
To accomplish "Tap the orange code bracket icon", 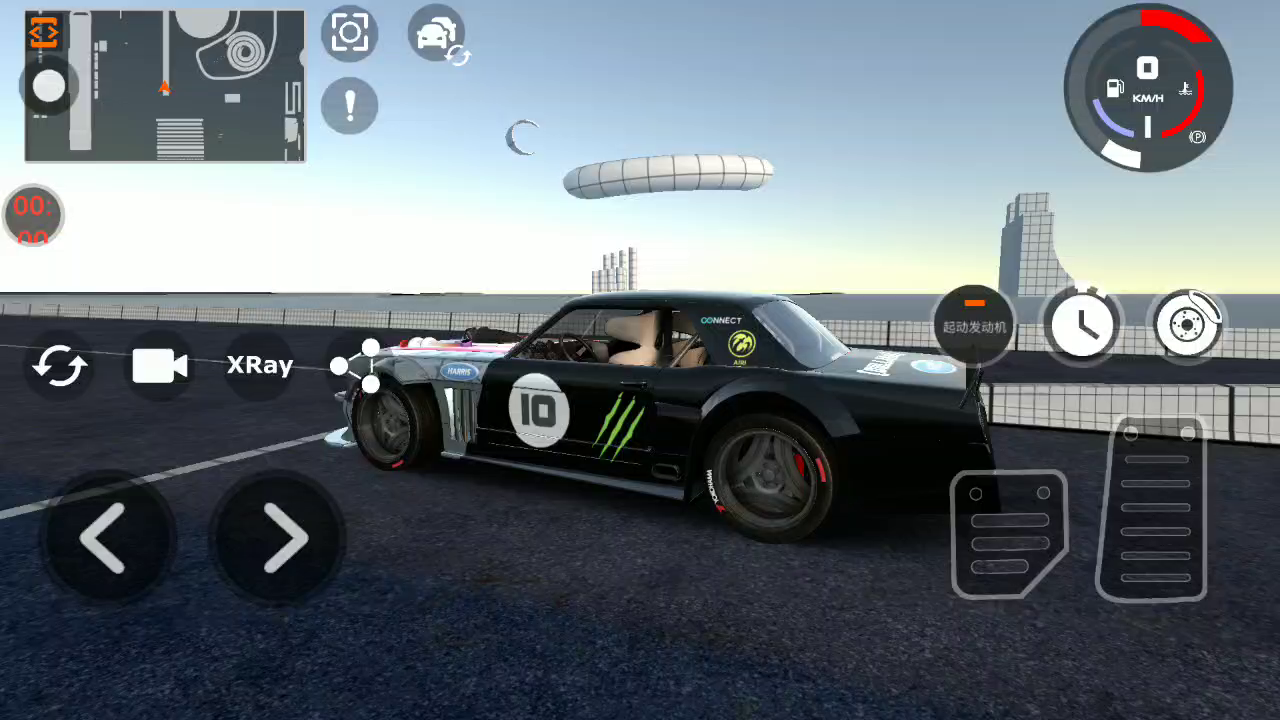I will click(x=44, y=33).
